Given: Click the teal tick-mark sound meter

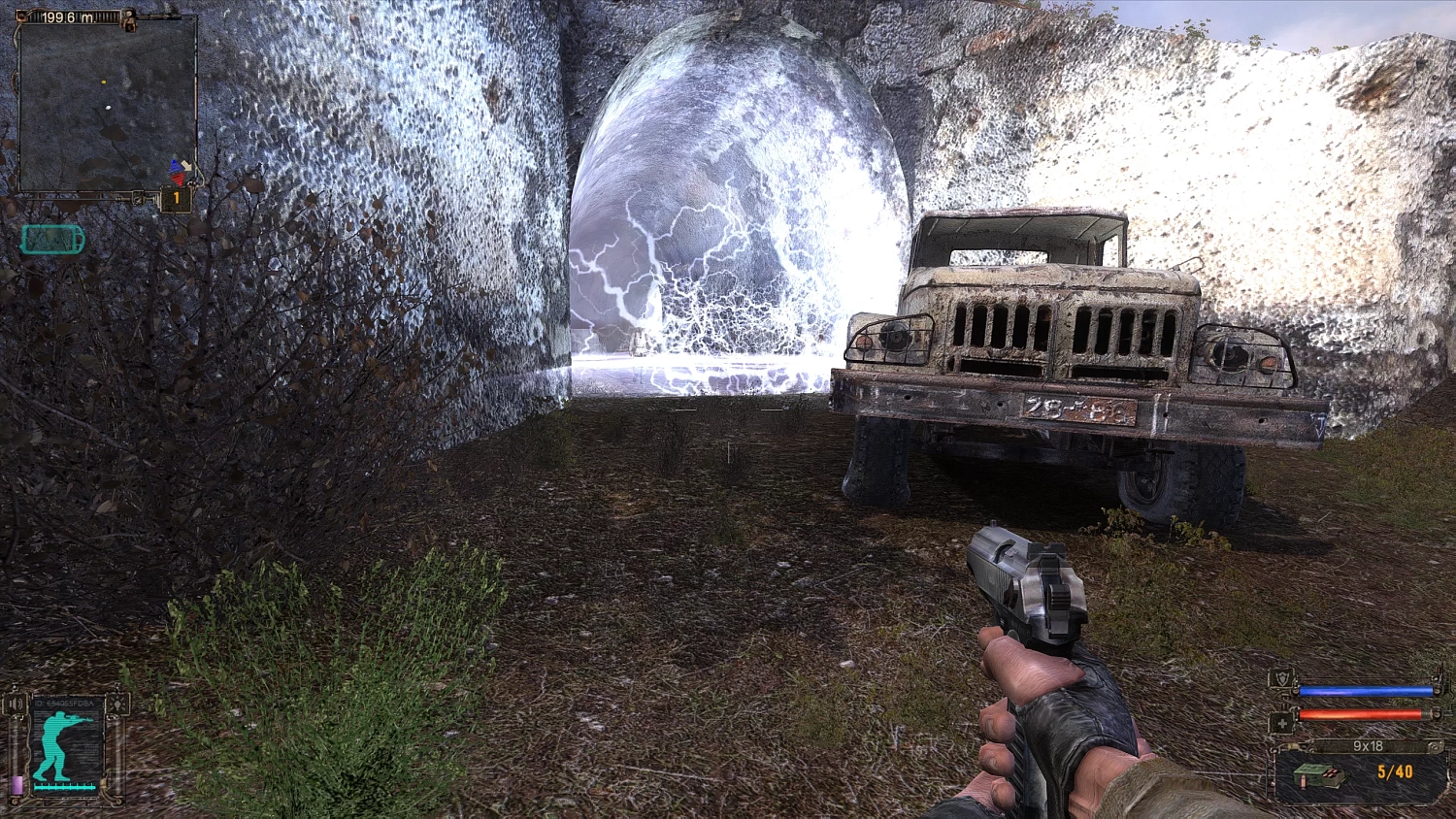Looking at the screenshot, I should [65, 787].
